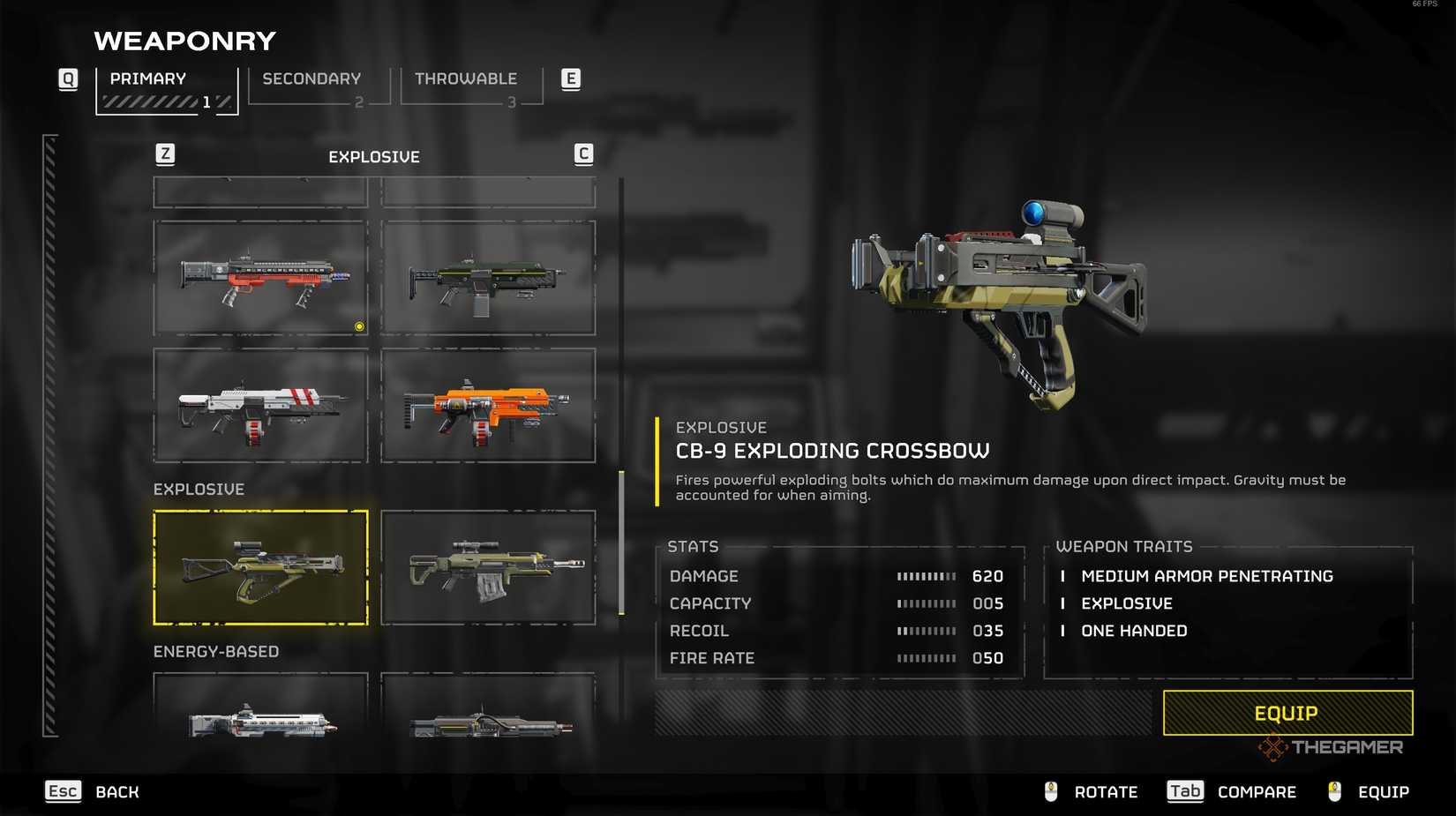Select the white rifle with red stripes
The image size is (1456, 816).
(x=260, y=406)
